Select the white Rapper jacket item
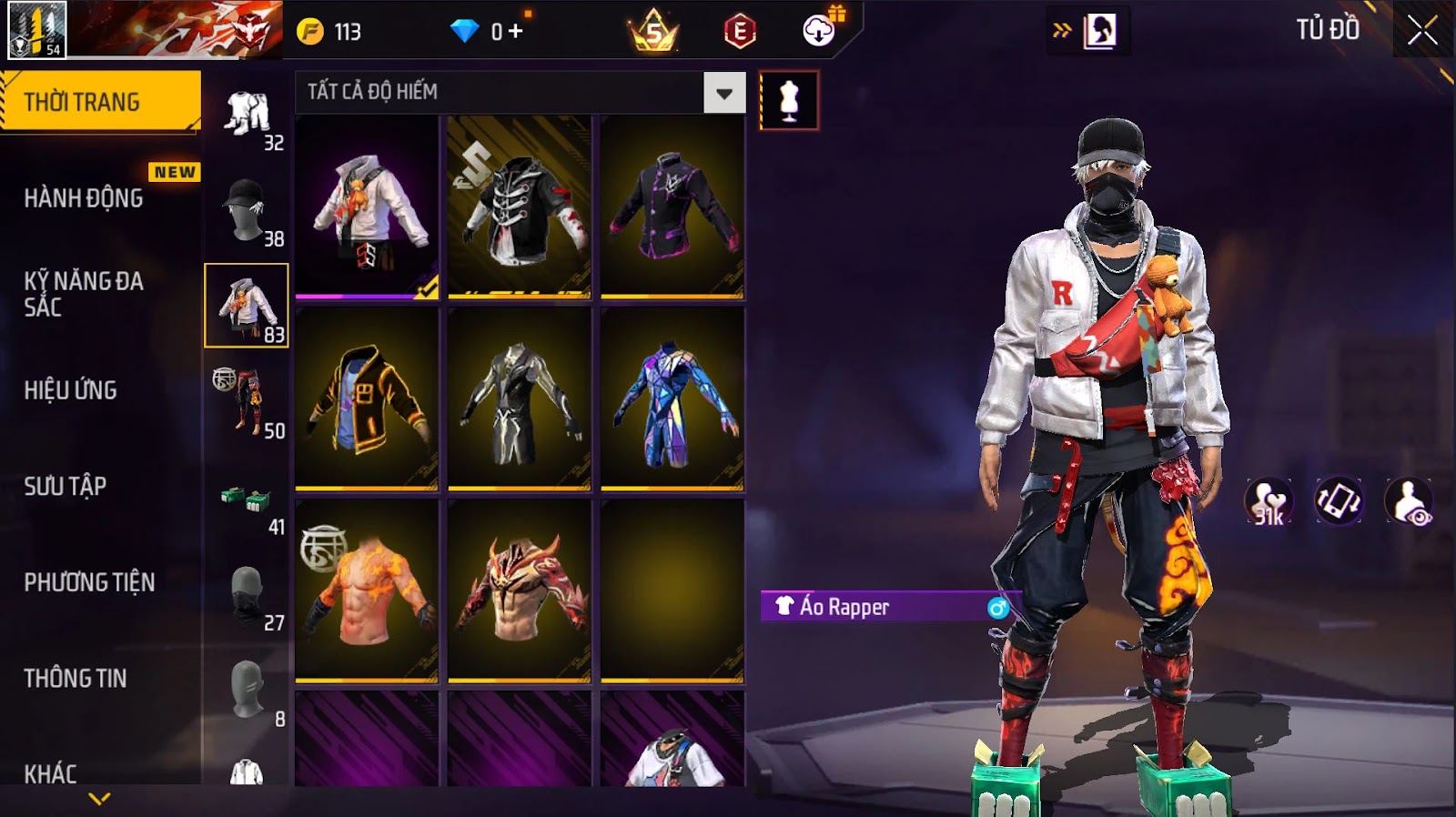 pos(367,207)
